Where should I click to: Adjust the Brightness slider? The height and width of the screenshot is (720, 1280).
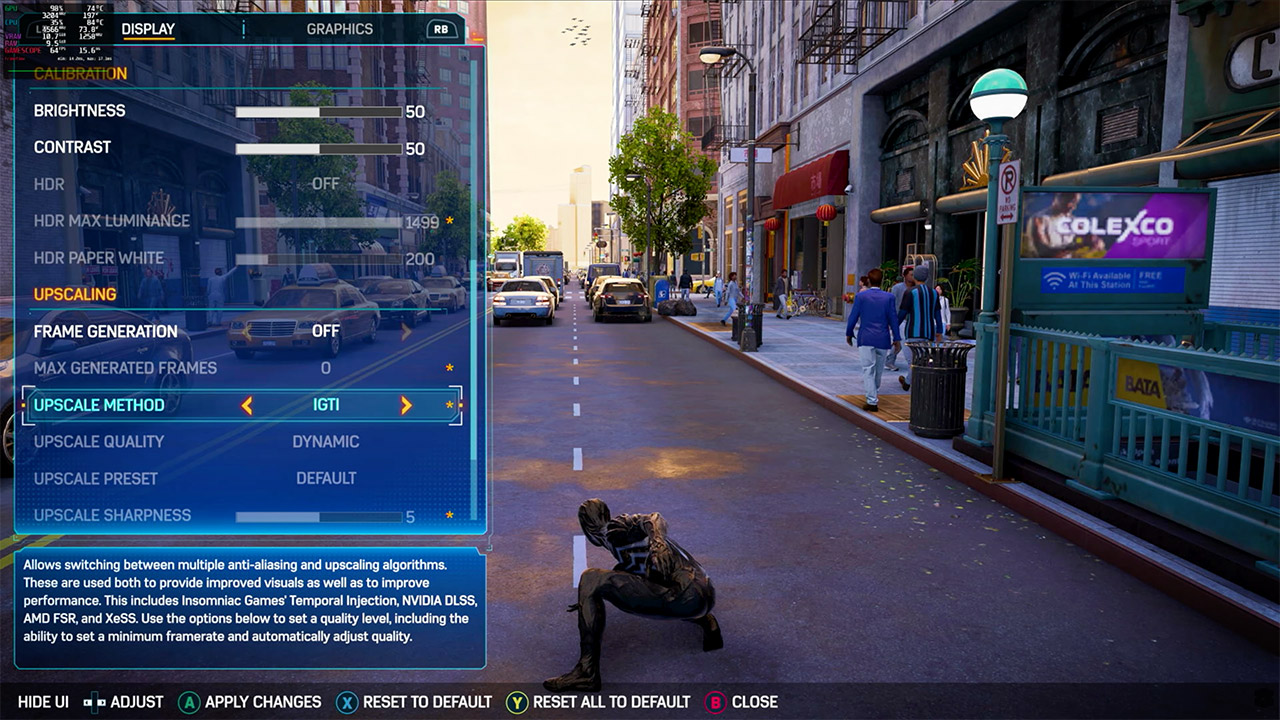(318, 112)
